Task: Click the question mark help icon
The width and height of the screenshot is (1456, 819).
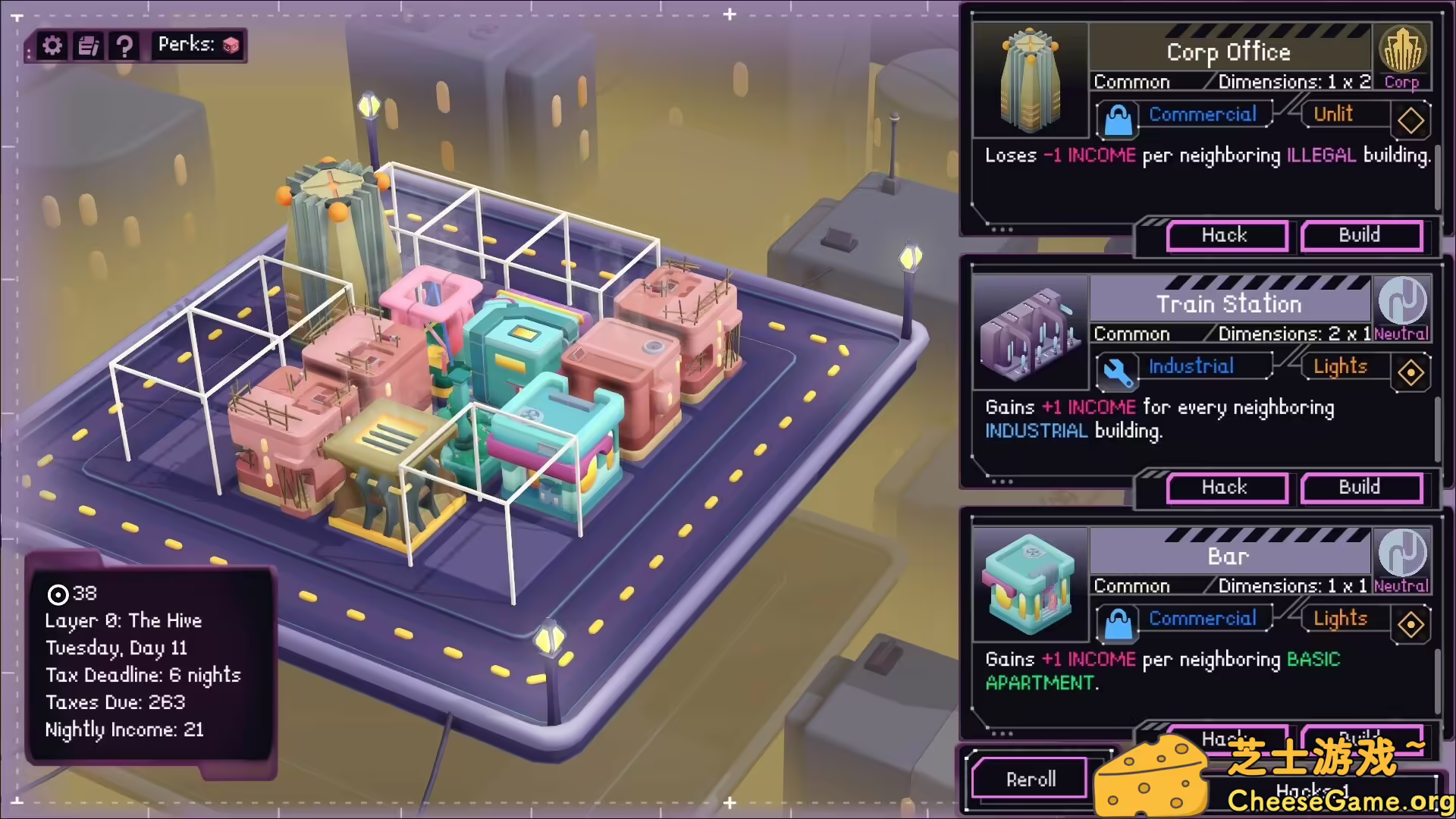Action: tap(124, 45)
